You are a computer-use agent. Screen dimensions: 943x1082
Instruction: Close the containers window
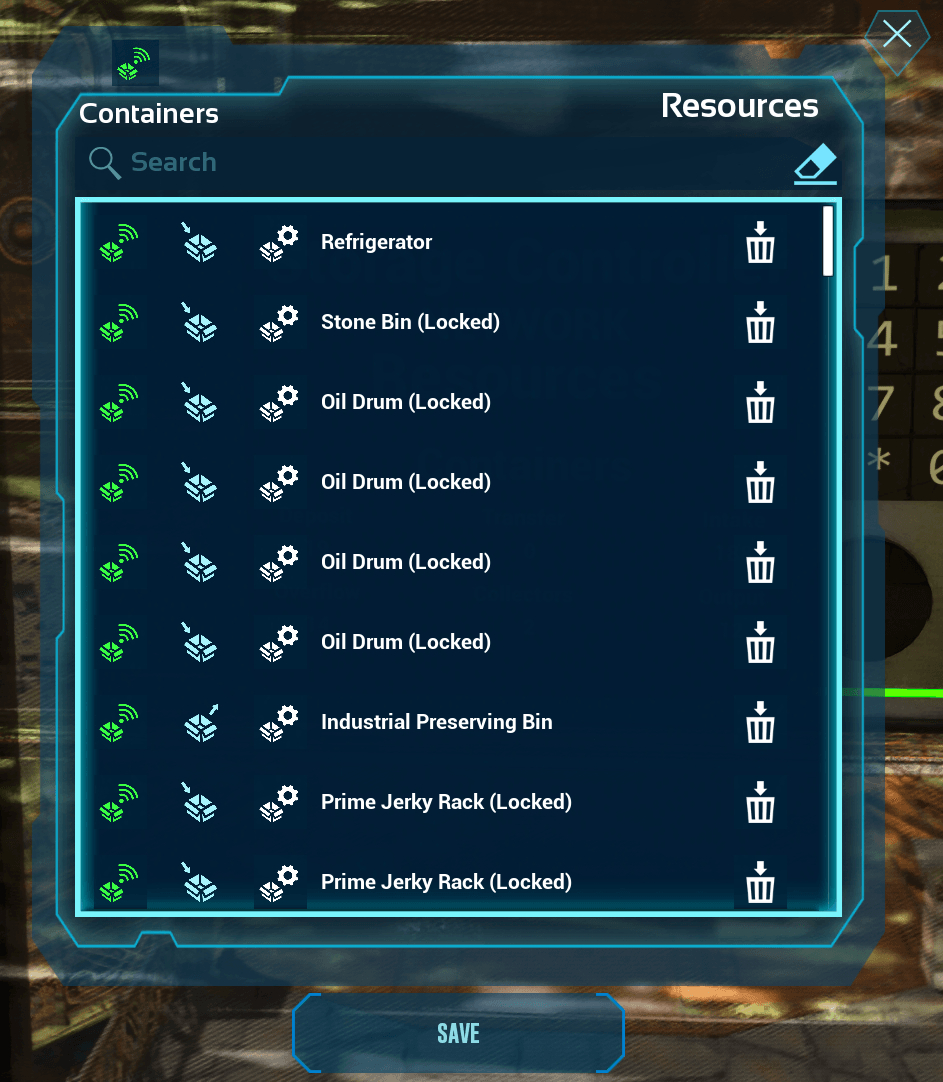pos(896,35)
